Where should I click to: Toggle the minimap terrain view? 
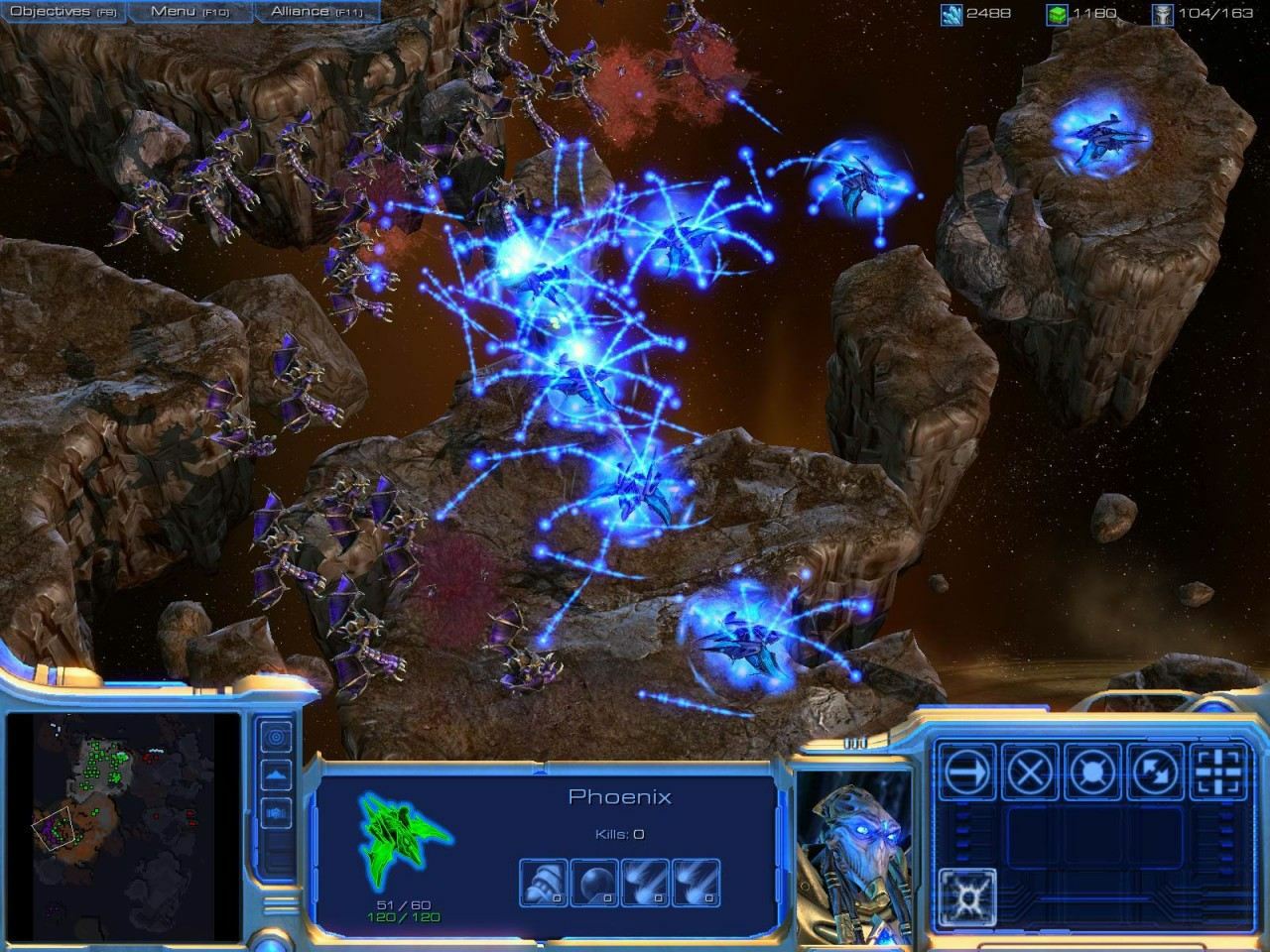pyautogui.click(x=275, y=773)
